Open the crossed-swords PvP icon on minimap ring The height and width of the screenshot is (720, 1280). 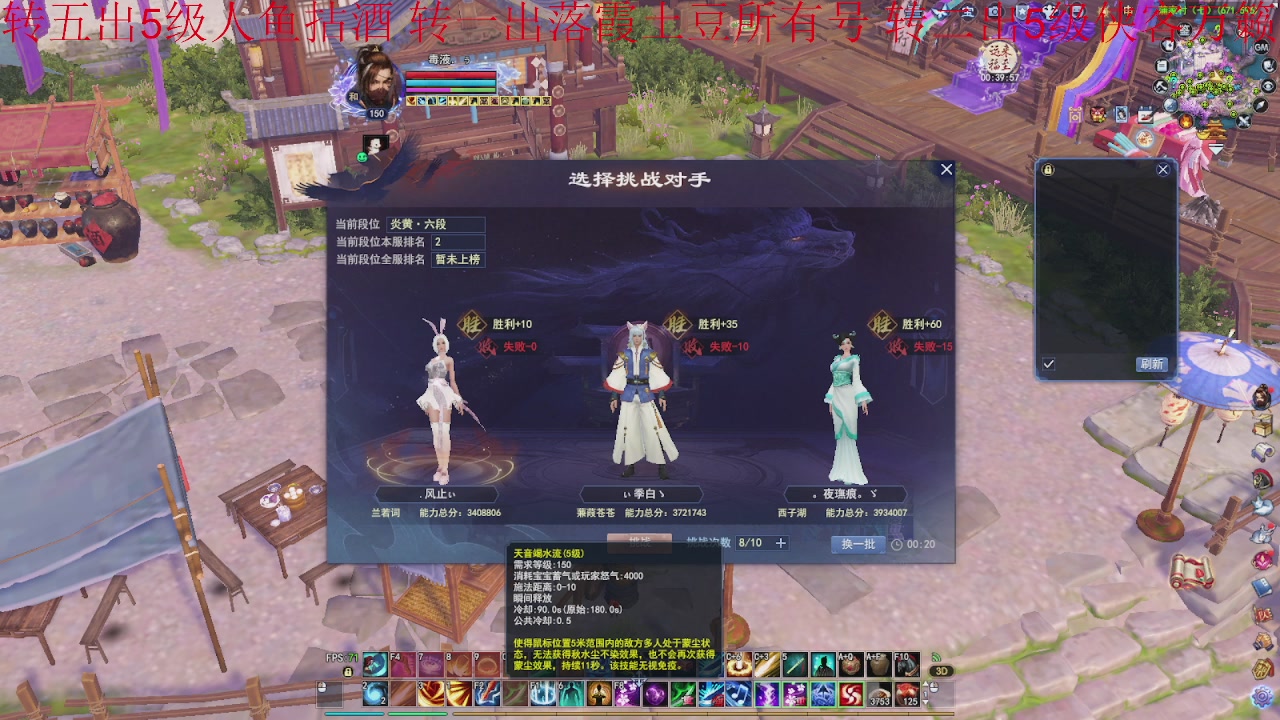point(1243,119)
